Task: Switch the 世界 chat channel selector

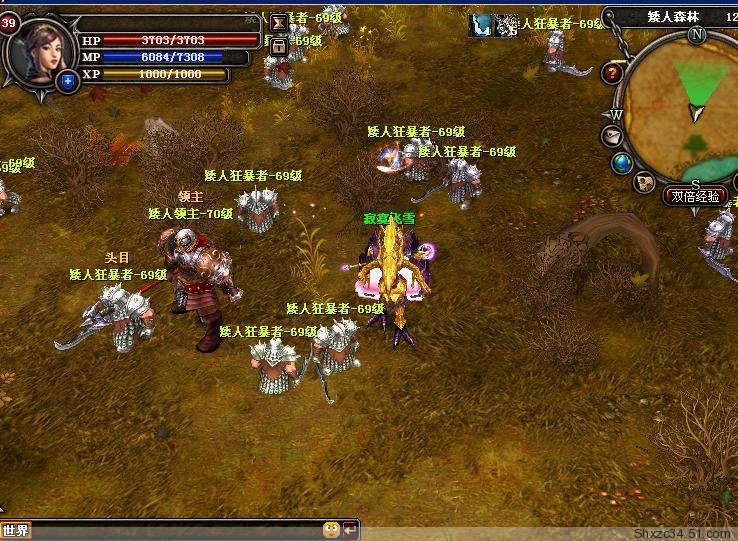Action: tap(16, 530)
